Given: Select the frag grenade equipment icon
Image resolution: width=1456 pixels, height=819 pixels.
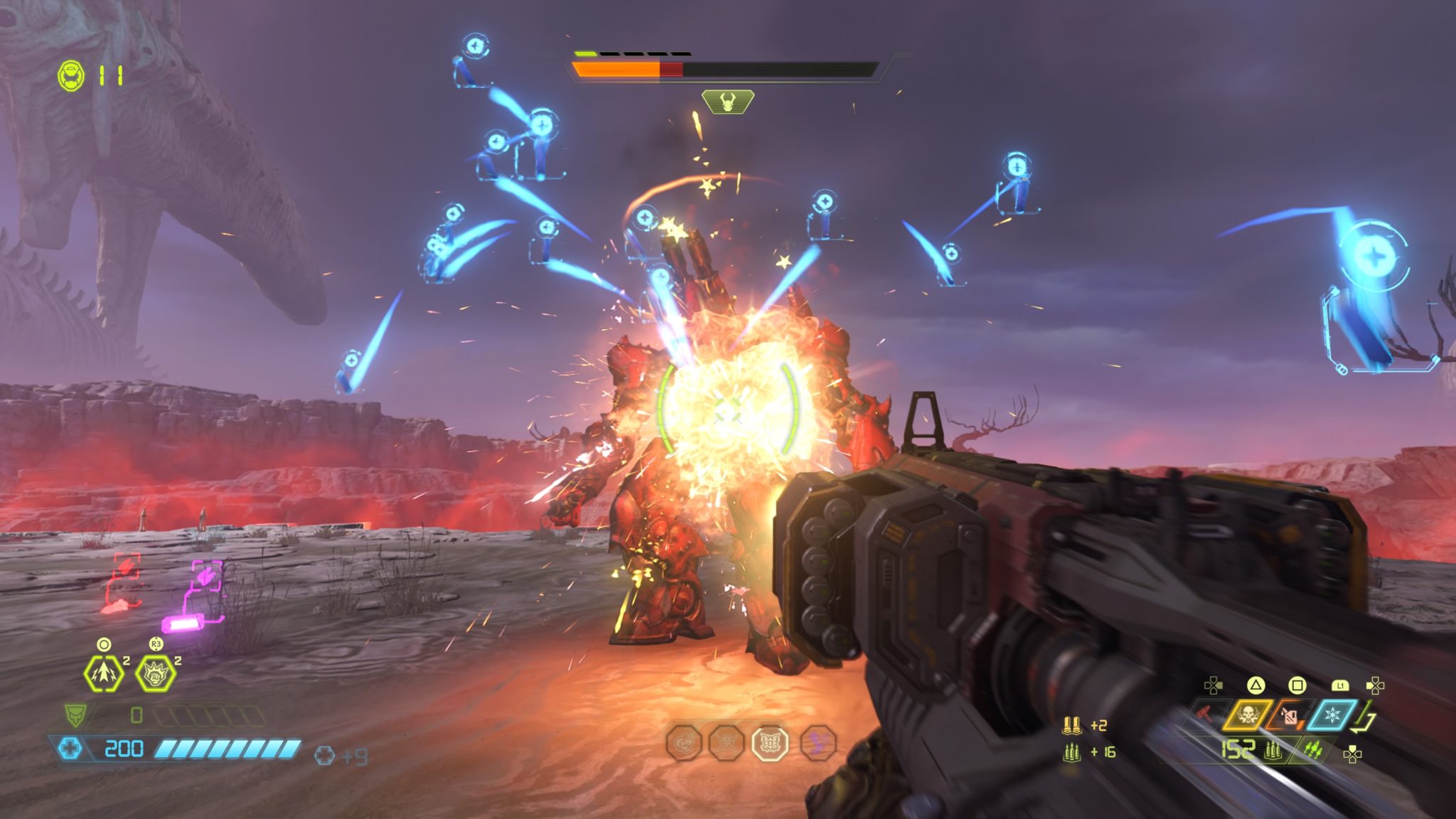Looking at the screenshot, I should 102,673.
